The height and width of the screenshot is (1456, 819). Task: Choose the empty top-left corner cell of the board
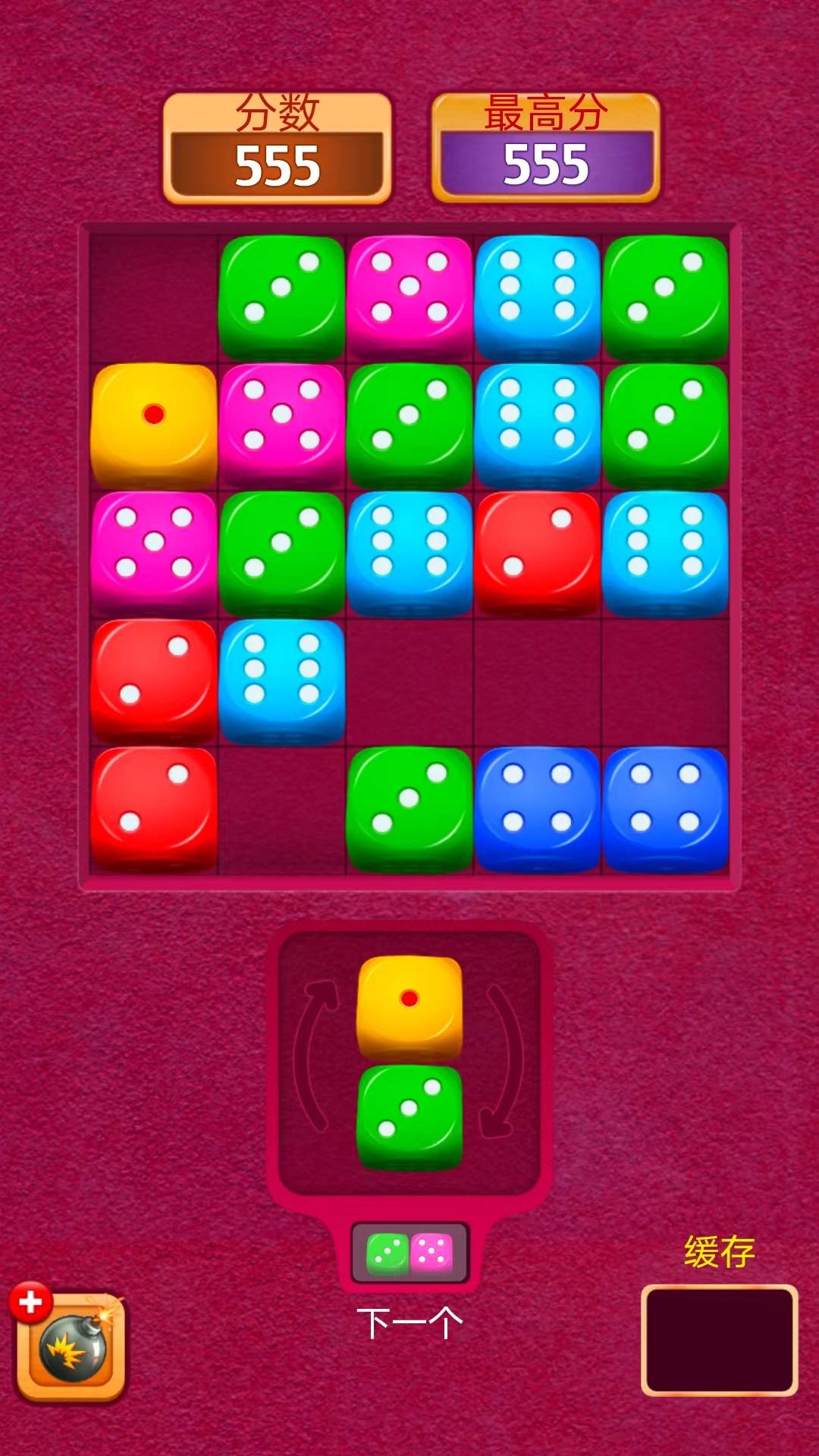(154, 297)
